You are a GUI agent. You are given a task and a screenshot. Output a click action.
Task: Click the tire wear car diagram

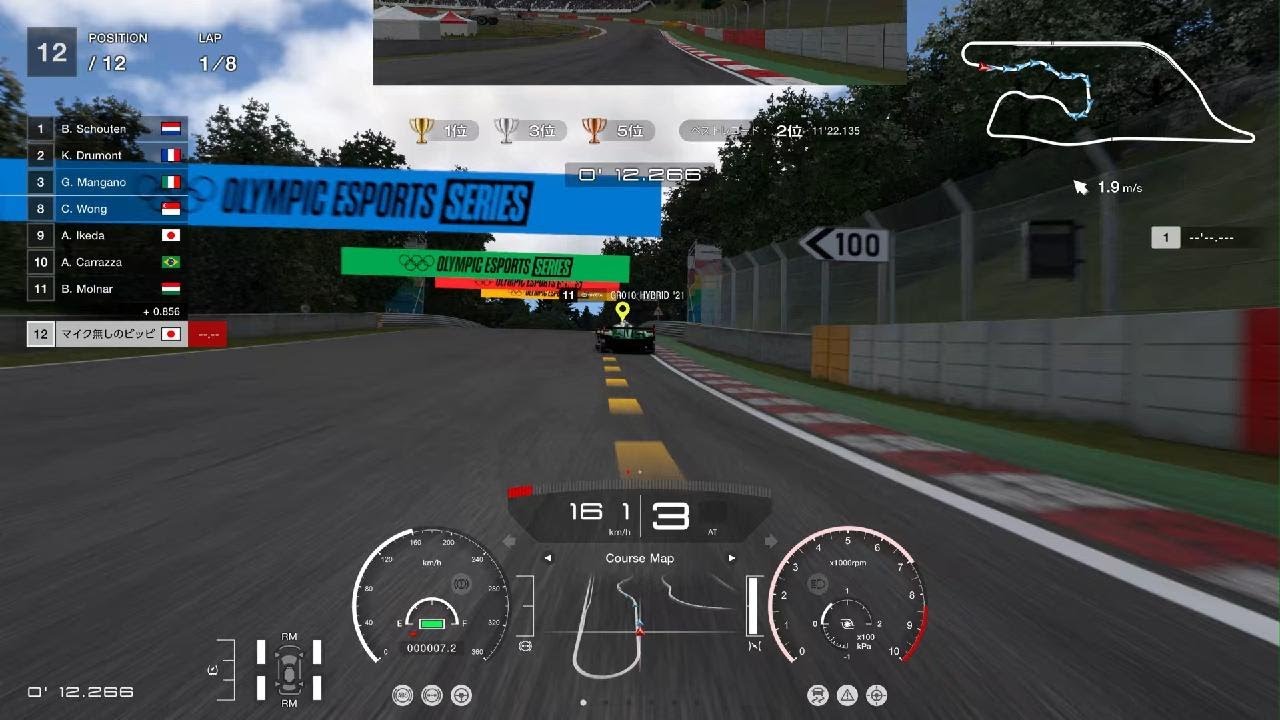pyautogui.click(x=289, y=669)
